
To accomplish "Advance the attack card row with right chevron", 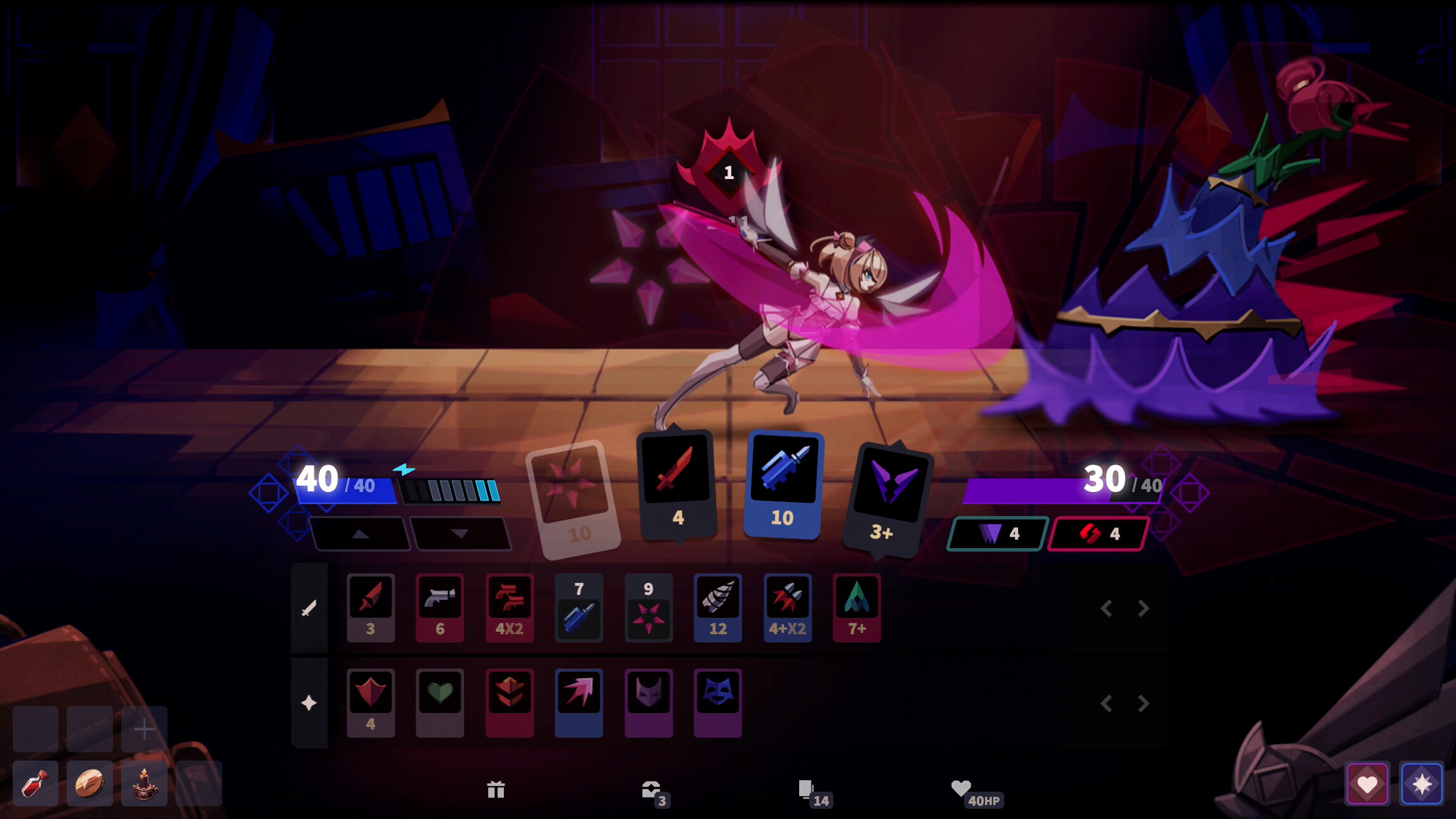I will (1142, 608).
